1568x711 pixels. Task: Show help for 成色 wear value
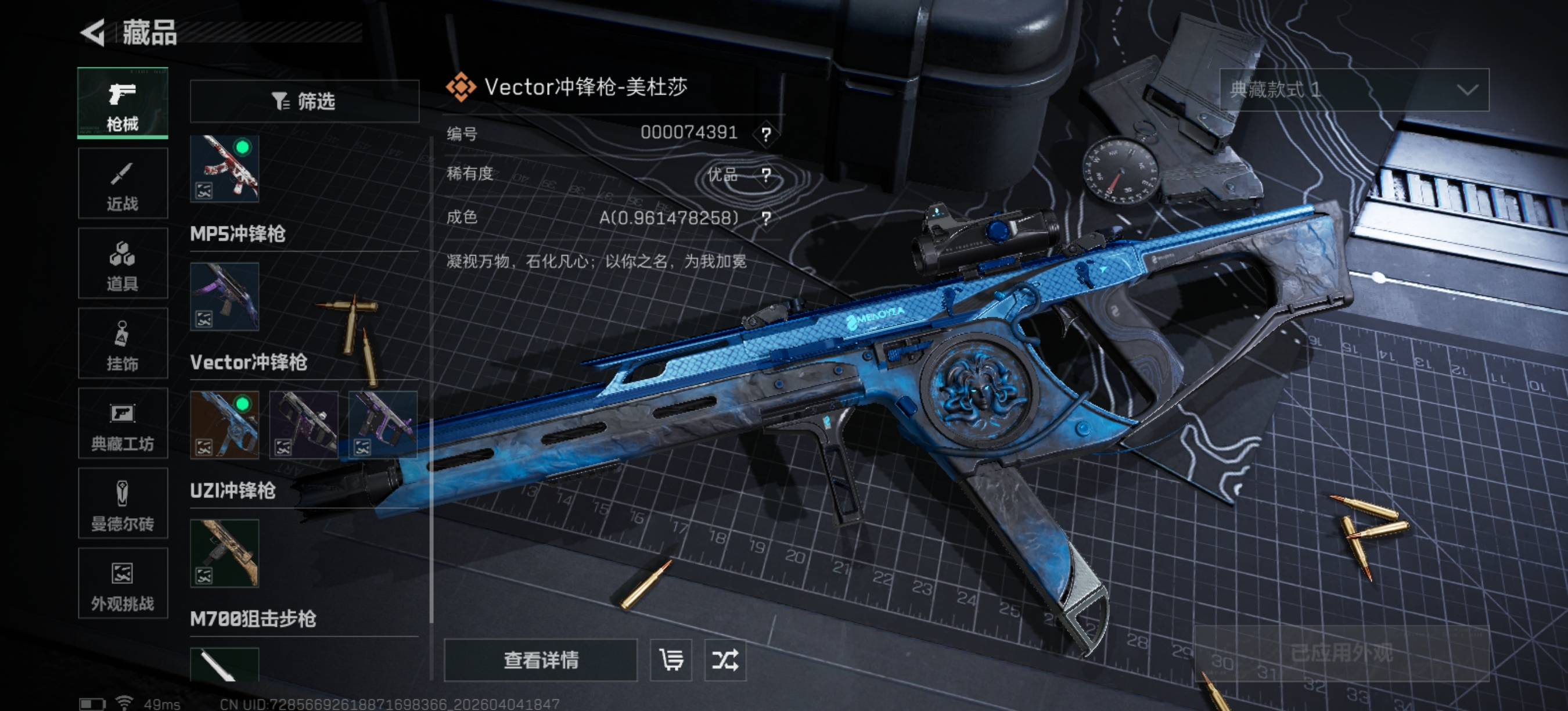coord(766,218)
